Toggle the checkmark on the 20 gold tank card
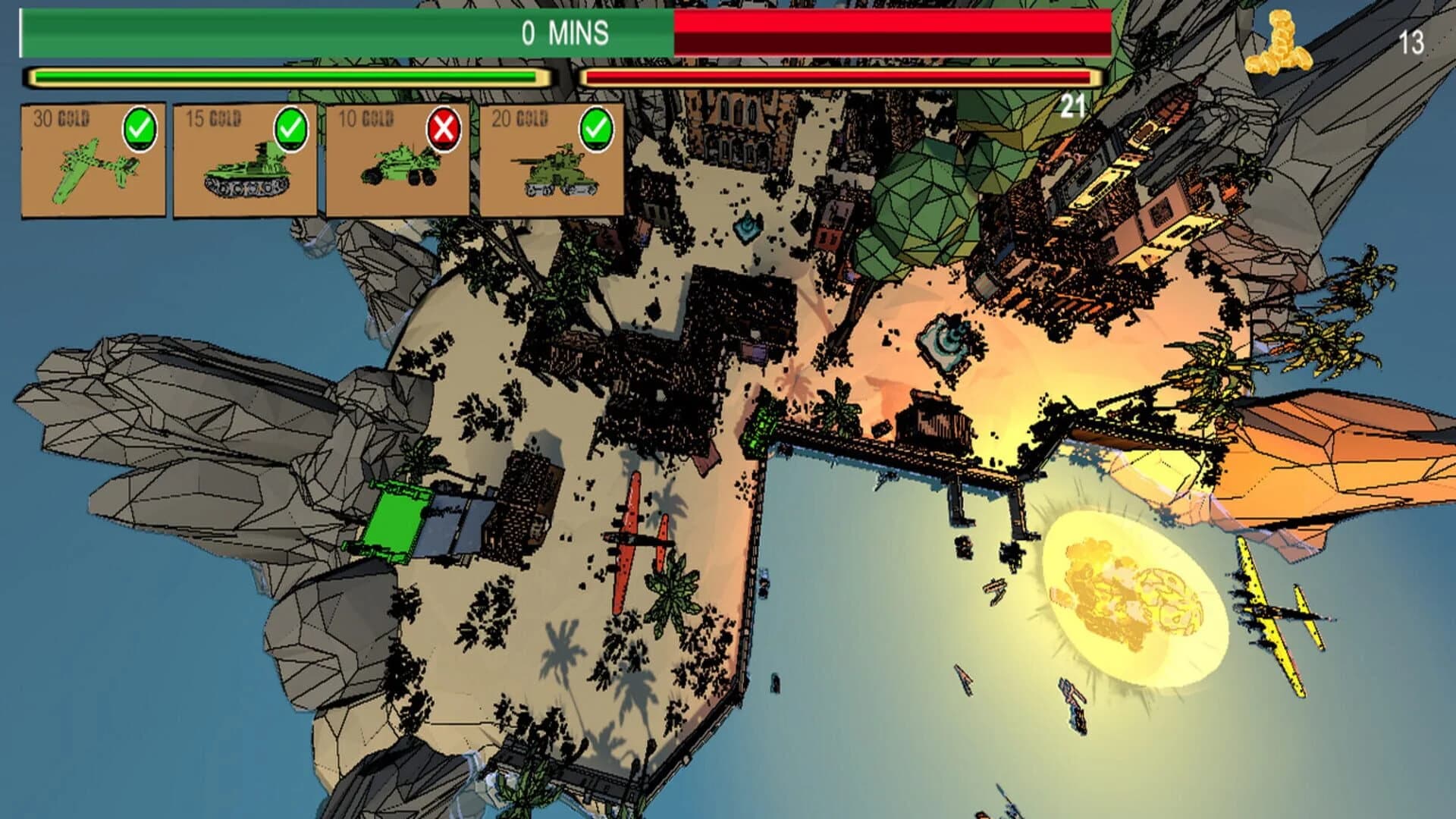Viewport: 1456px width, 819px height. (x=596, y=129)
